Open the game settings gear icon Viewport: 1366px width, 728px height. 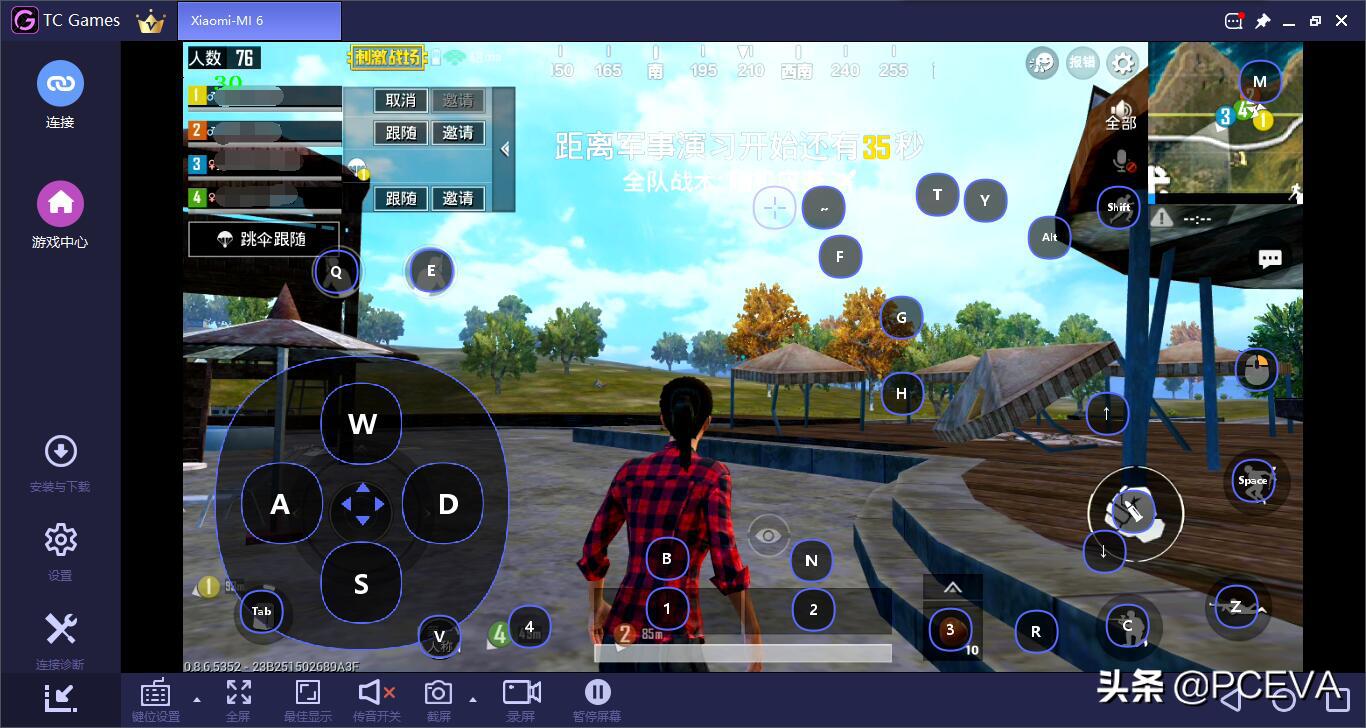pos(1123,63)
